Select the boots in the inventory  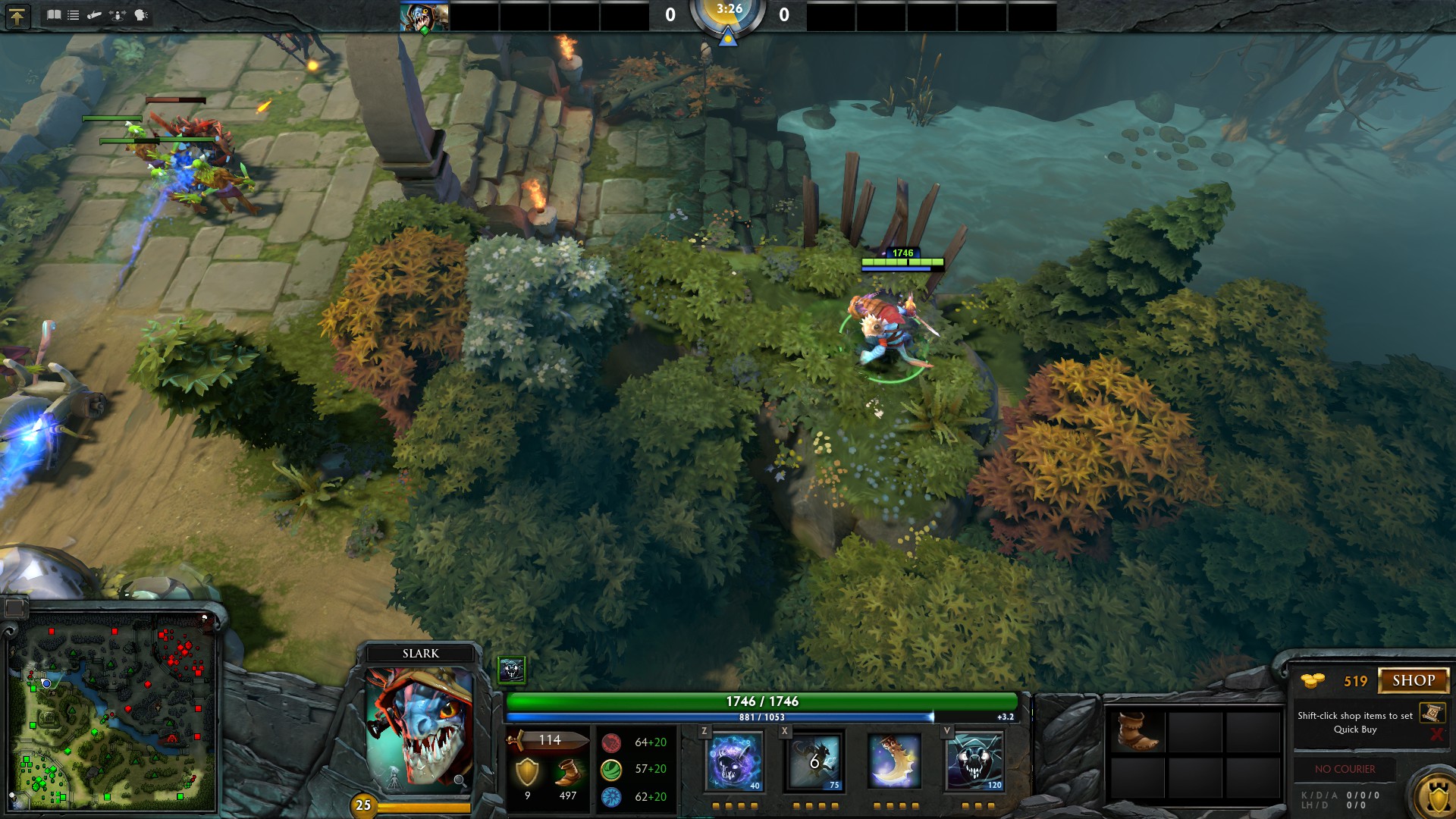click(x=1137, y=732)
